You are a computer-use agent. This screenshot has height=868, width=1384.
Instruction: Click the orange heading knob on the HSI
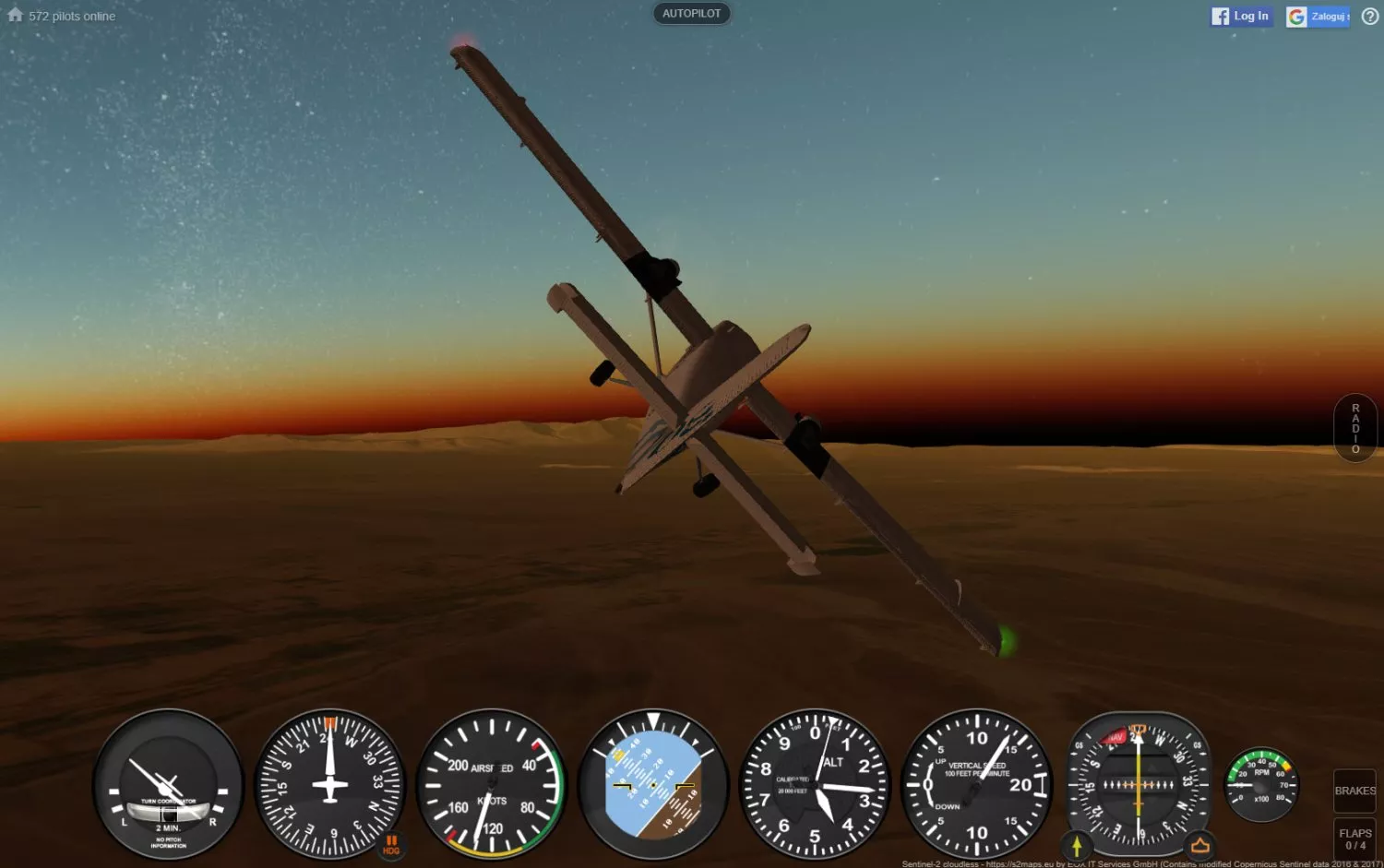(x=1200, y=845)
